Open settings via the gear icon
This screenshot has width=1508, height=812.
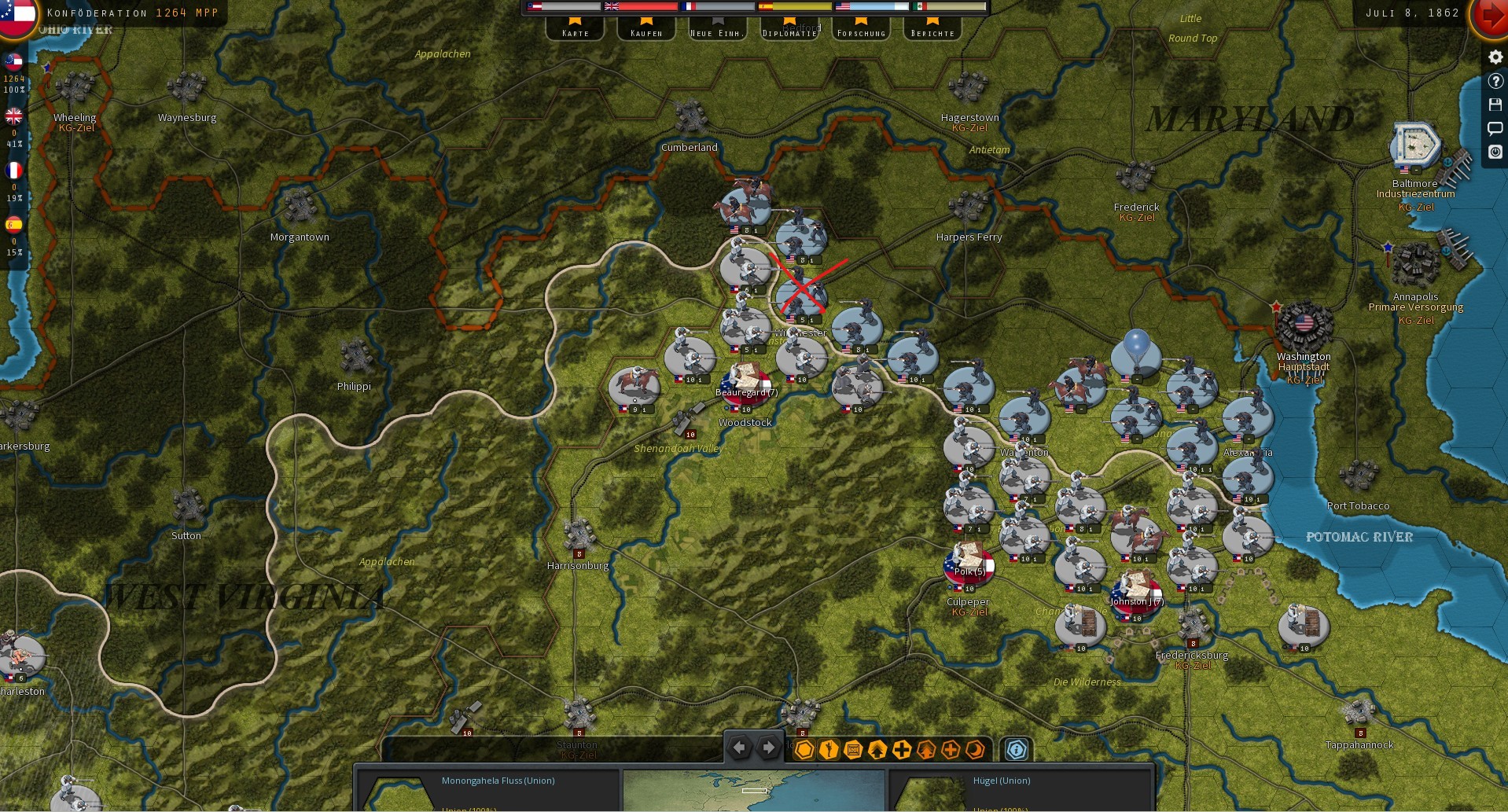tap(1495, 57)
